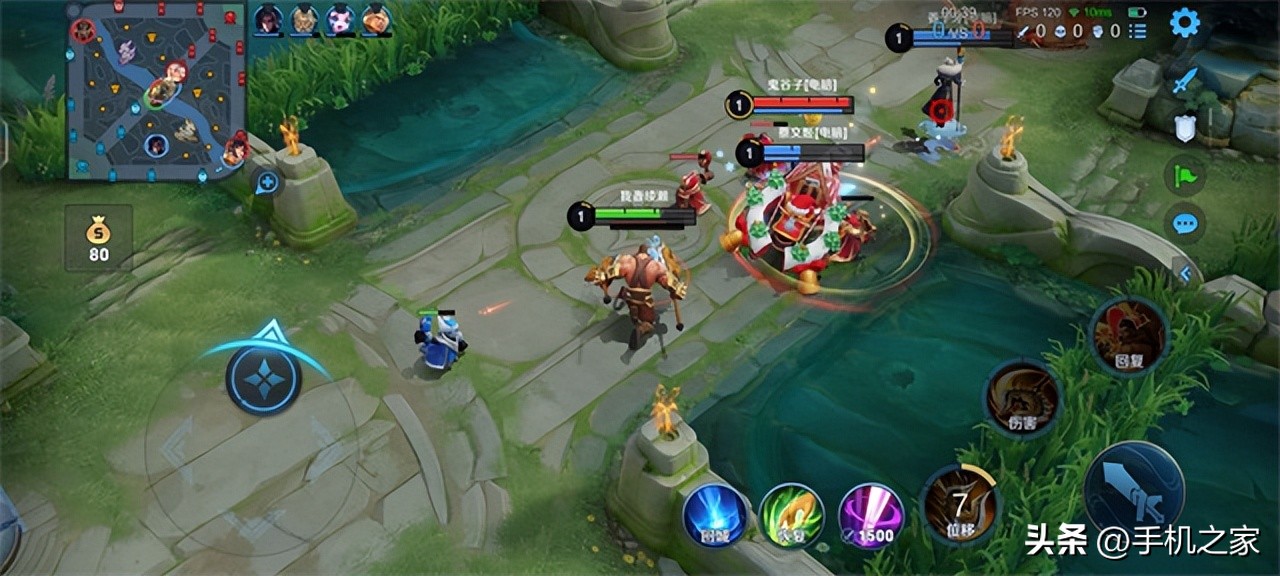Use the green 恢复 heal skill

(791, 516)
